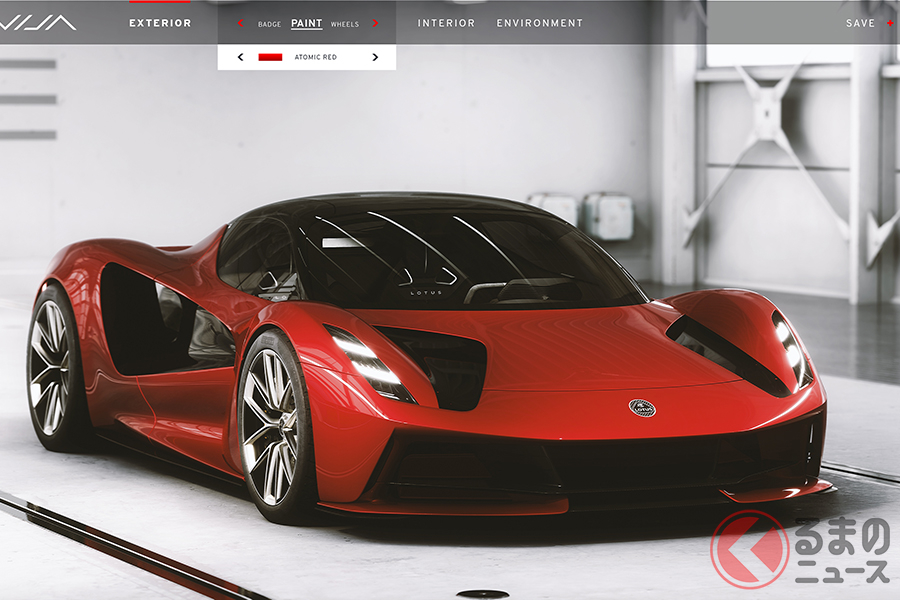
Task: Advance to the next paint colour
Action: tap(375, 58)
